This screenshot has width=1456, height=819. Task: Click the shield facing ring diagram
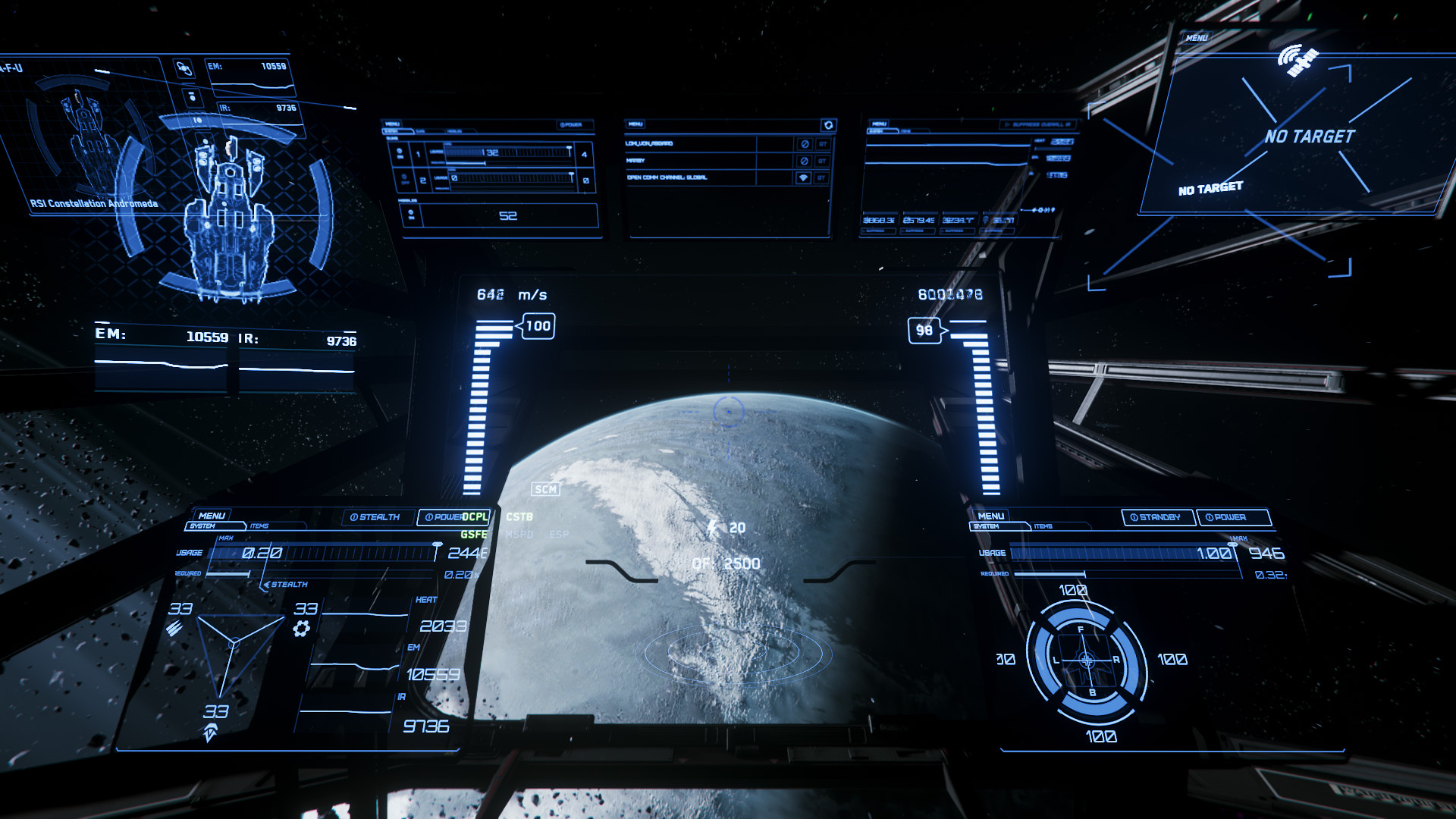coord(1086,661)
